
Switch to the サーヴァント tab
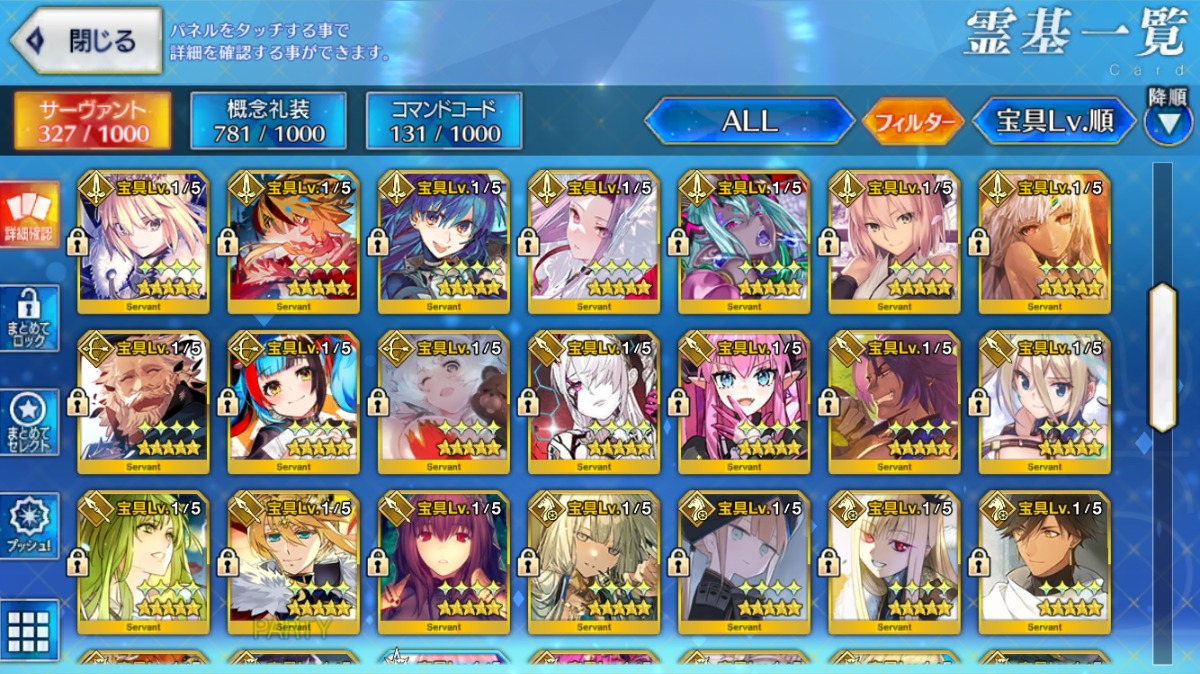tap(92, 121)
